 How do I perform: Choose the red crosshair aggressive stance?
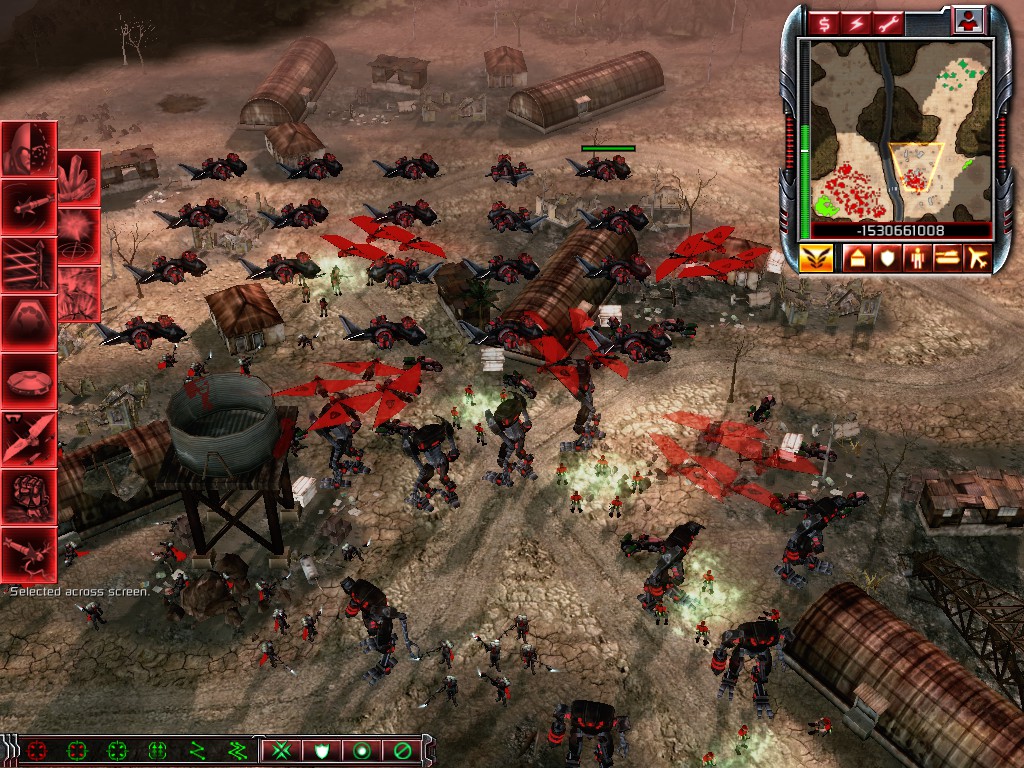click(37, 749)
